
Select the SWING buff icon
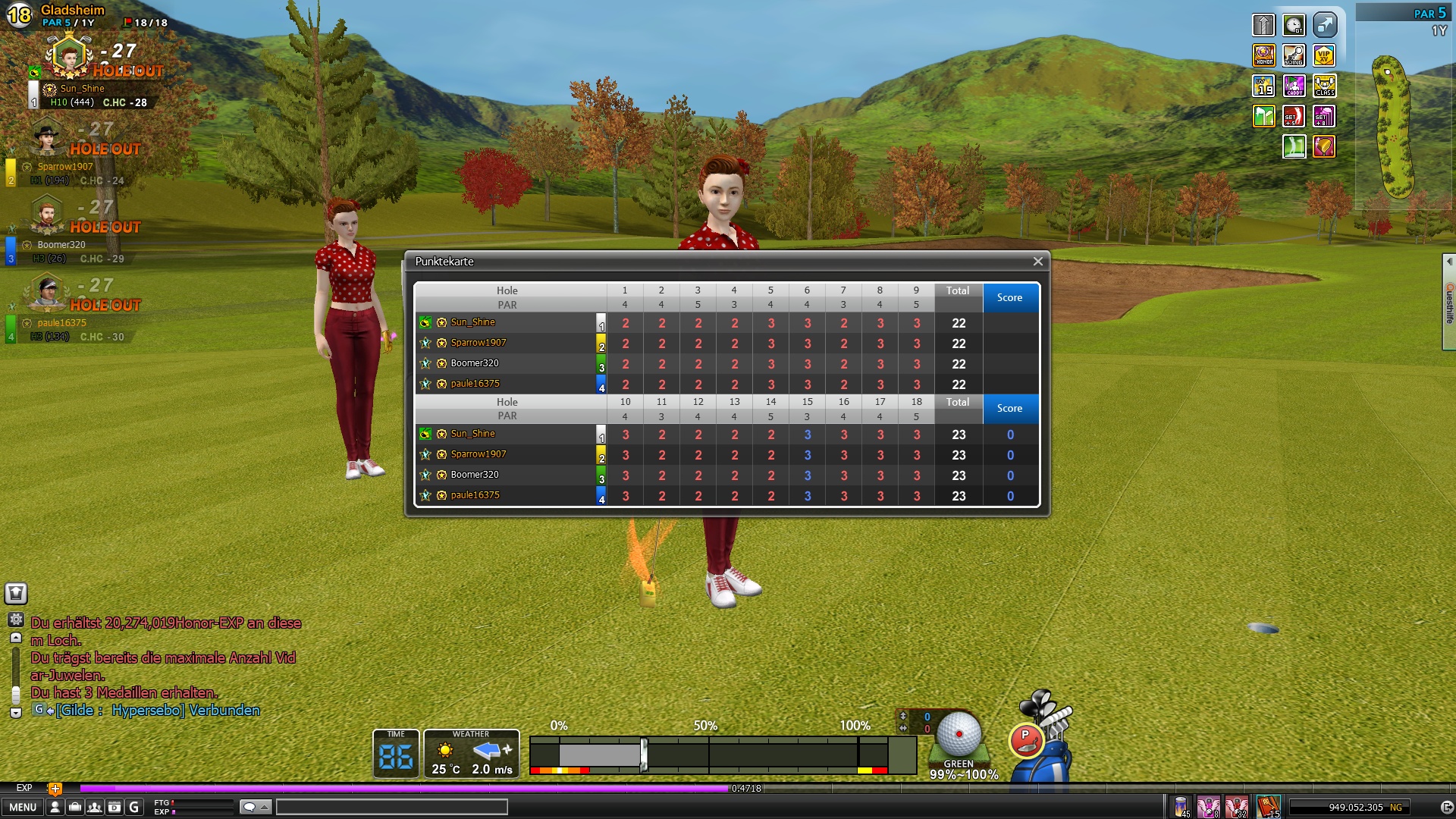[1294, 55]
